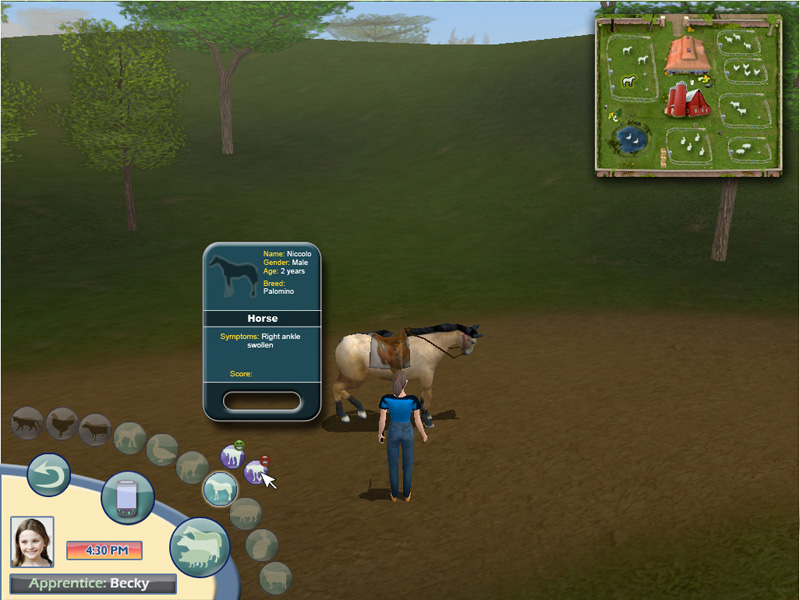Select the horse category icon

pyautogui.click(x=220, y=488)
